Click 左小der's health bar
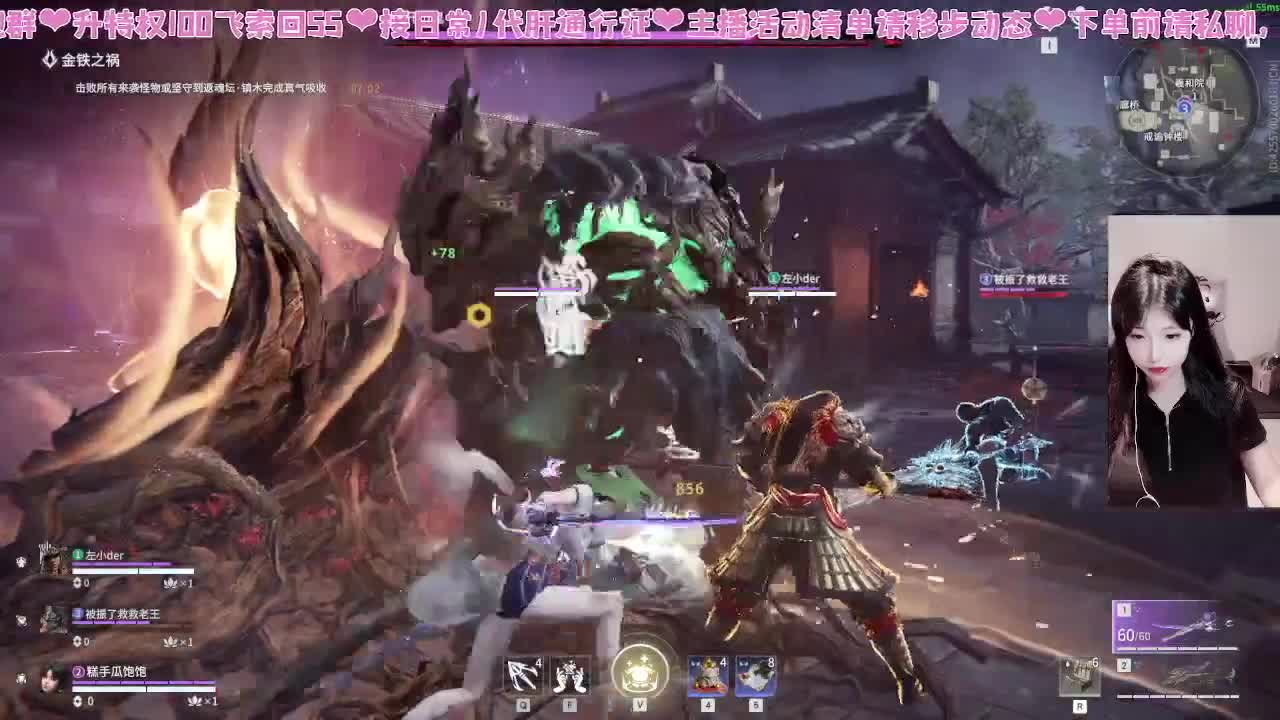 pos(132,571)
